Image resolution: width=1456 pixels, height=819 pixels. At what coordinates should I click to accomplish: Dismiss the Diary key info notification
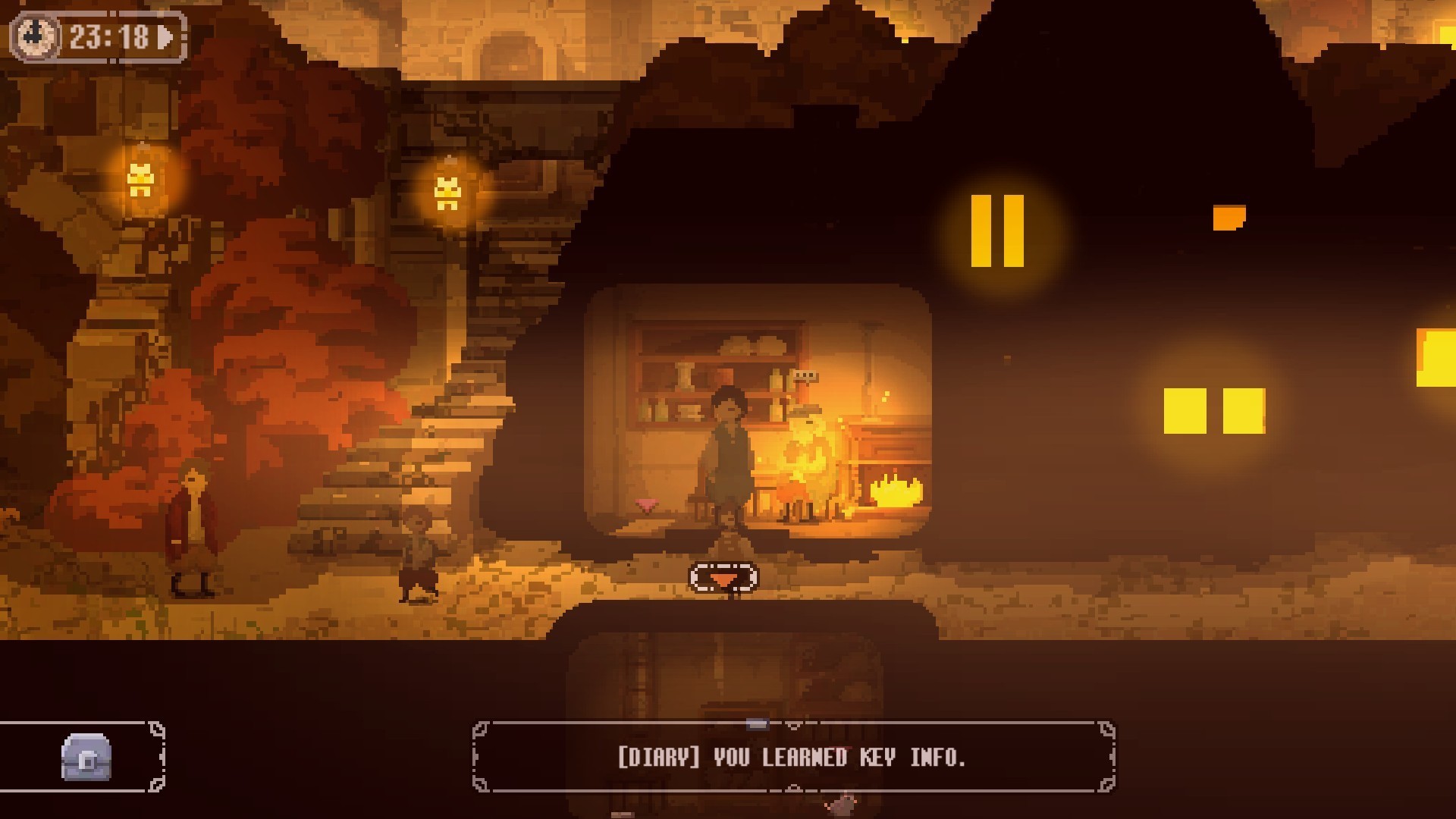[792, 758]
